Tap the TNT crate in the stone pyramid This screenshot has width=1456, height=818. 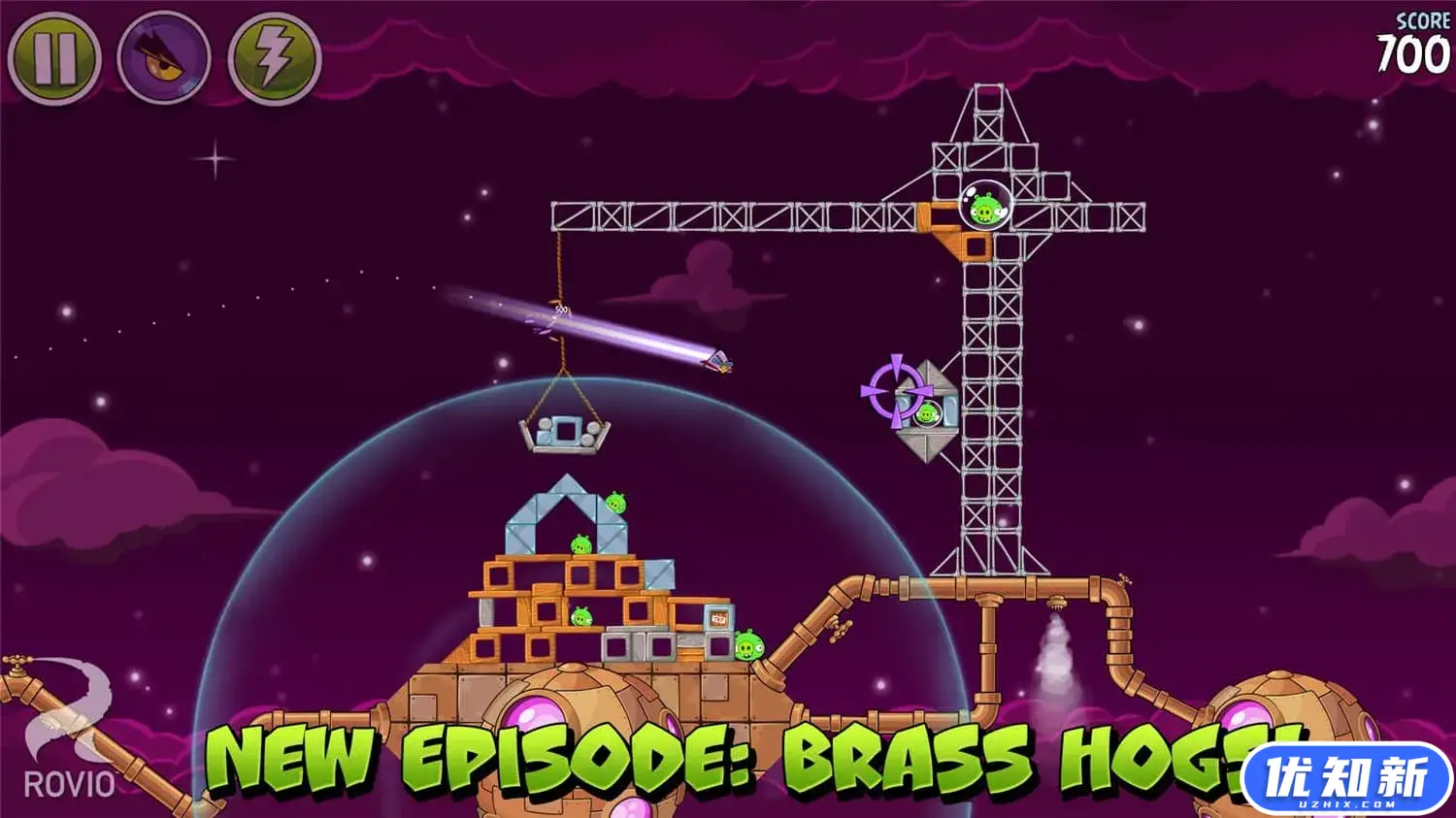[x=719, y=618]
